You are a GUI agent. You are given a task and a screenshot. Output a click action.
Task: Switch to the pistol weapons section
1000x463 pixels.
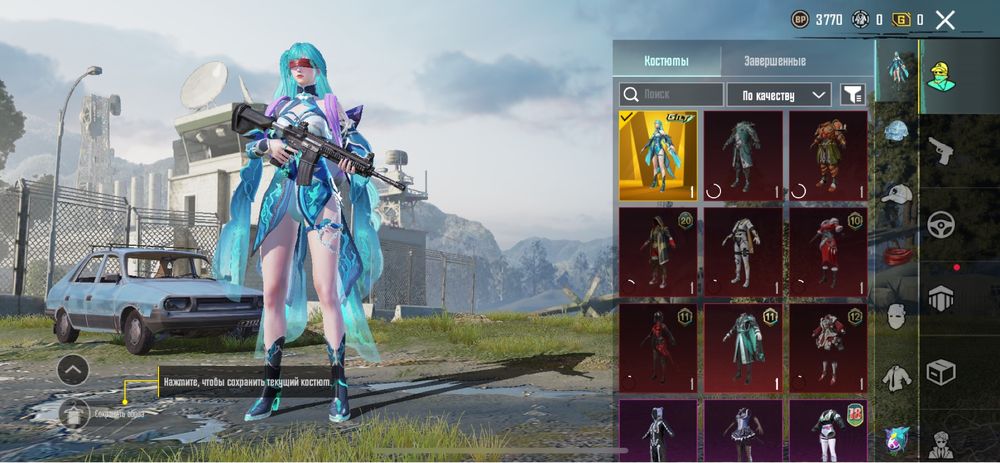pos(942,151)
